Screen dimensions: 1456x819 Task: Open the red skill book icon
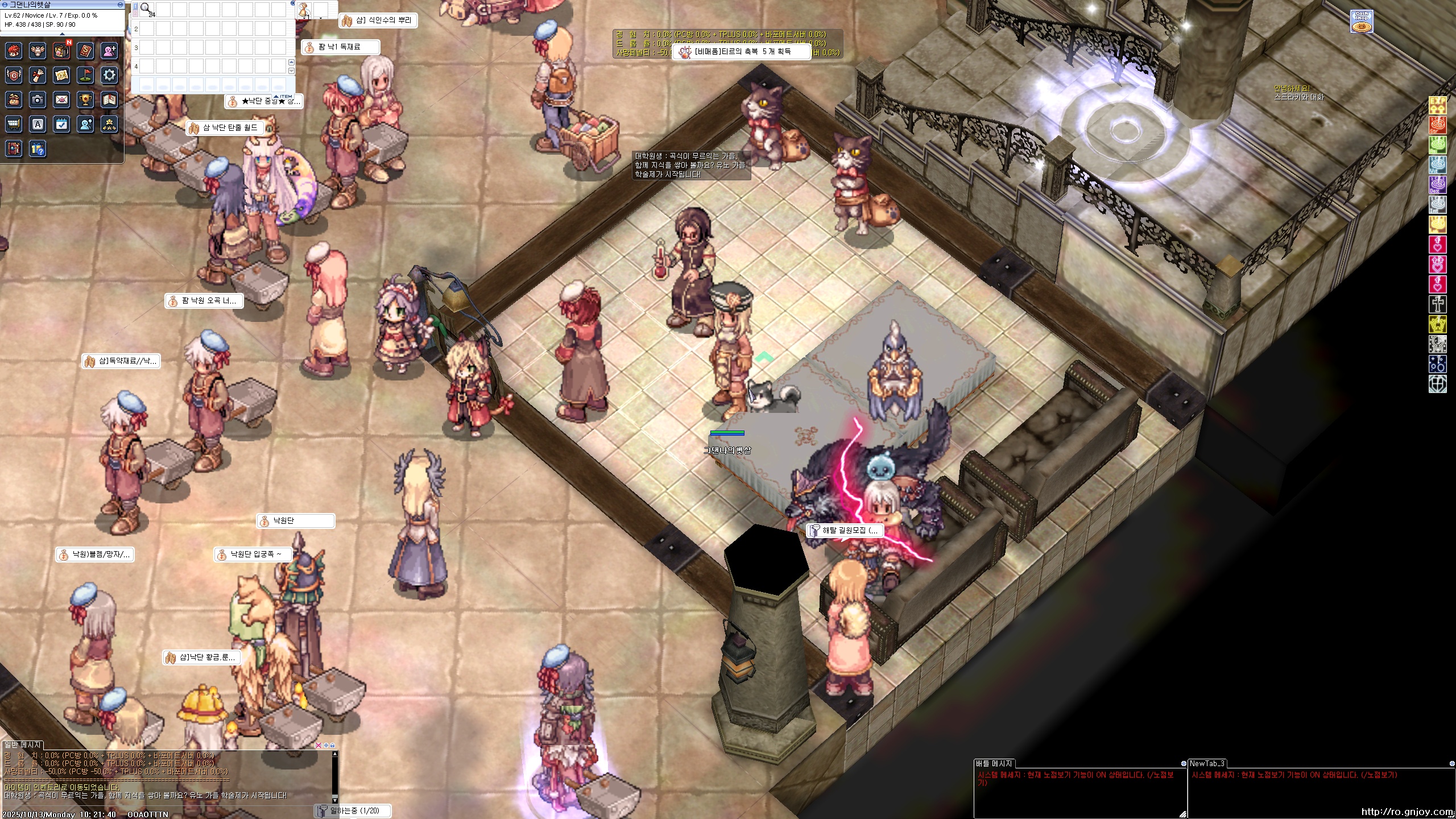point(85,51)
